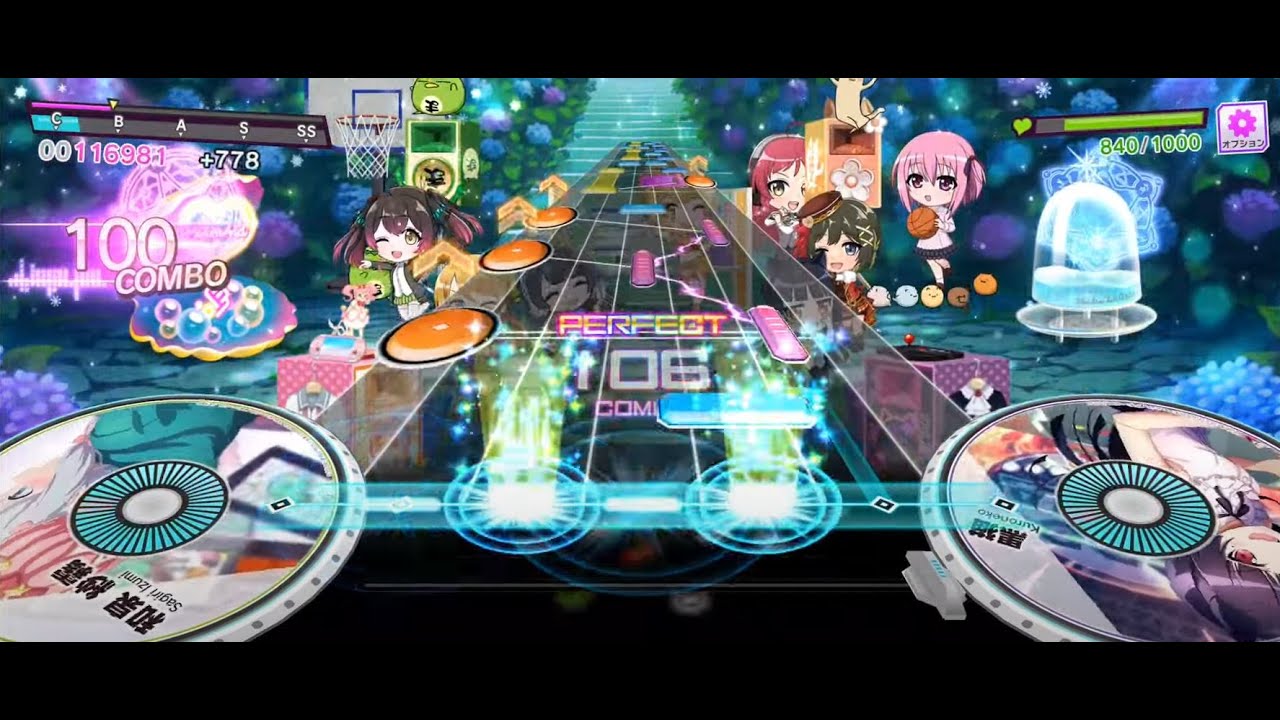The width and height of the screenshot is (1280, 720).
Task: Expand the A rank grade marker
Action: coord(181,126)
